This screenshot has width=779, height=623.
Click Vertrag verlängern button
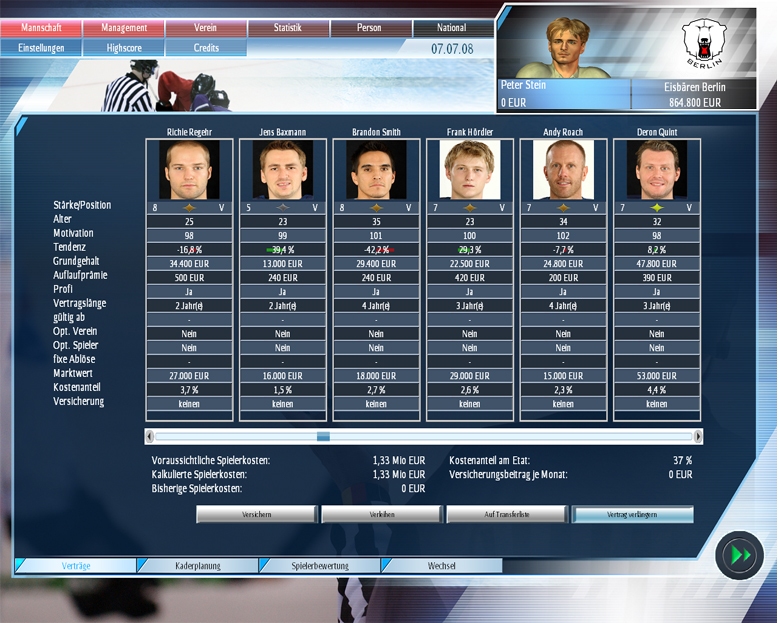pos(632,514)
